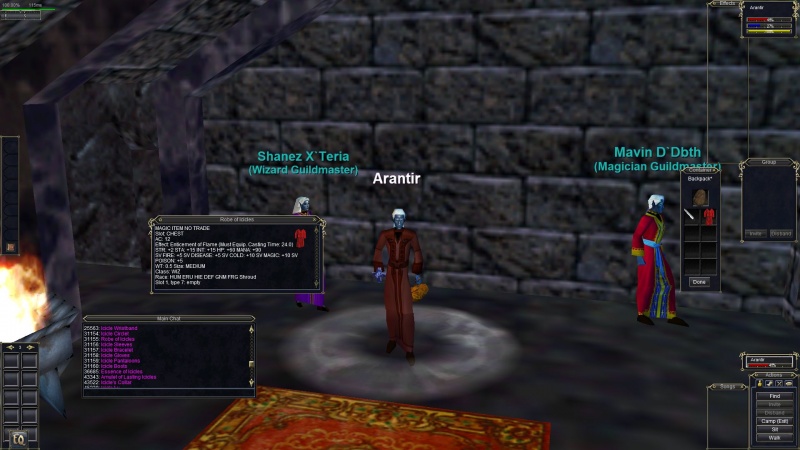Open the Robe of Icicles link in chat
The image size is (800, 450).
(118, 338)
